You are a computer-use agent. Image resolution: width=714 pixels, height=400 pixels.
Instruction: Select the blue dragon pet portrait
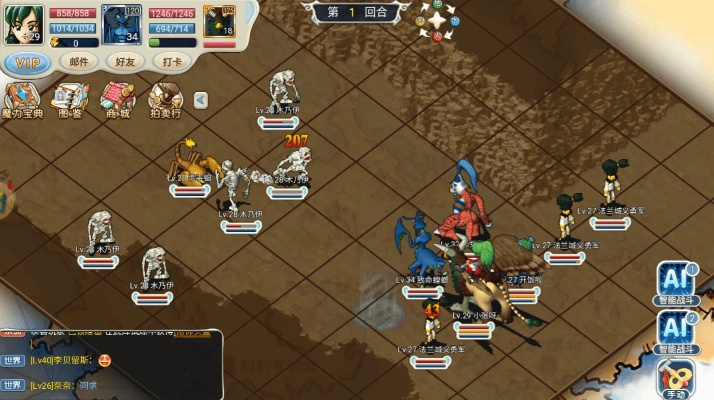point(121,23)
